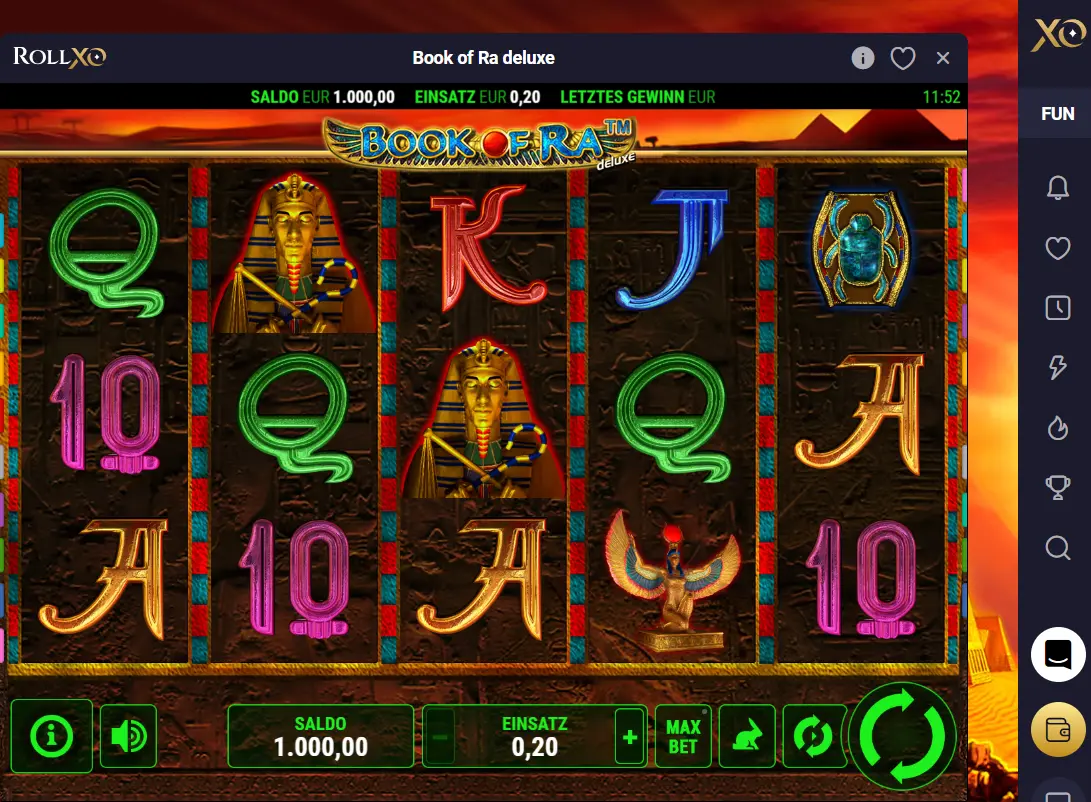Spin the reels with the green arrows button
Image resolution: width=1091 pixels, height=802 pixels.
pos(903,736)
